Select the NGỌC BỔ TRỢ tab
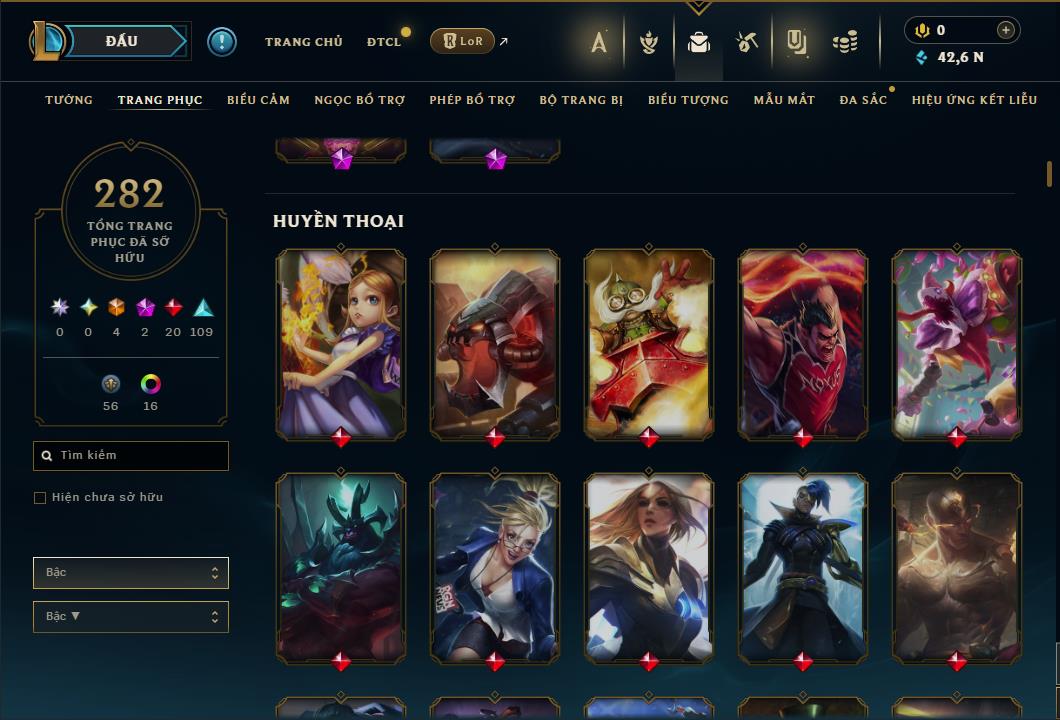 coord(359,100)
